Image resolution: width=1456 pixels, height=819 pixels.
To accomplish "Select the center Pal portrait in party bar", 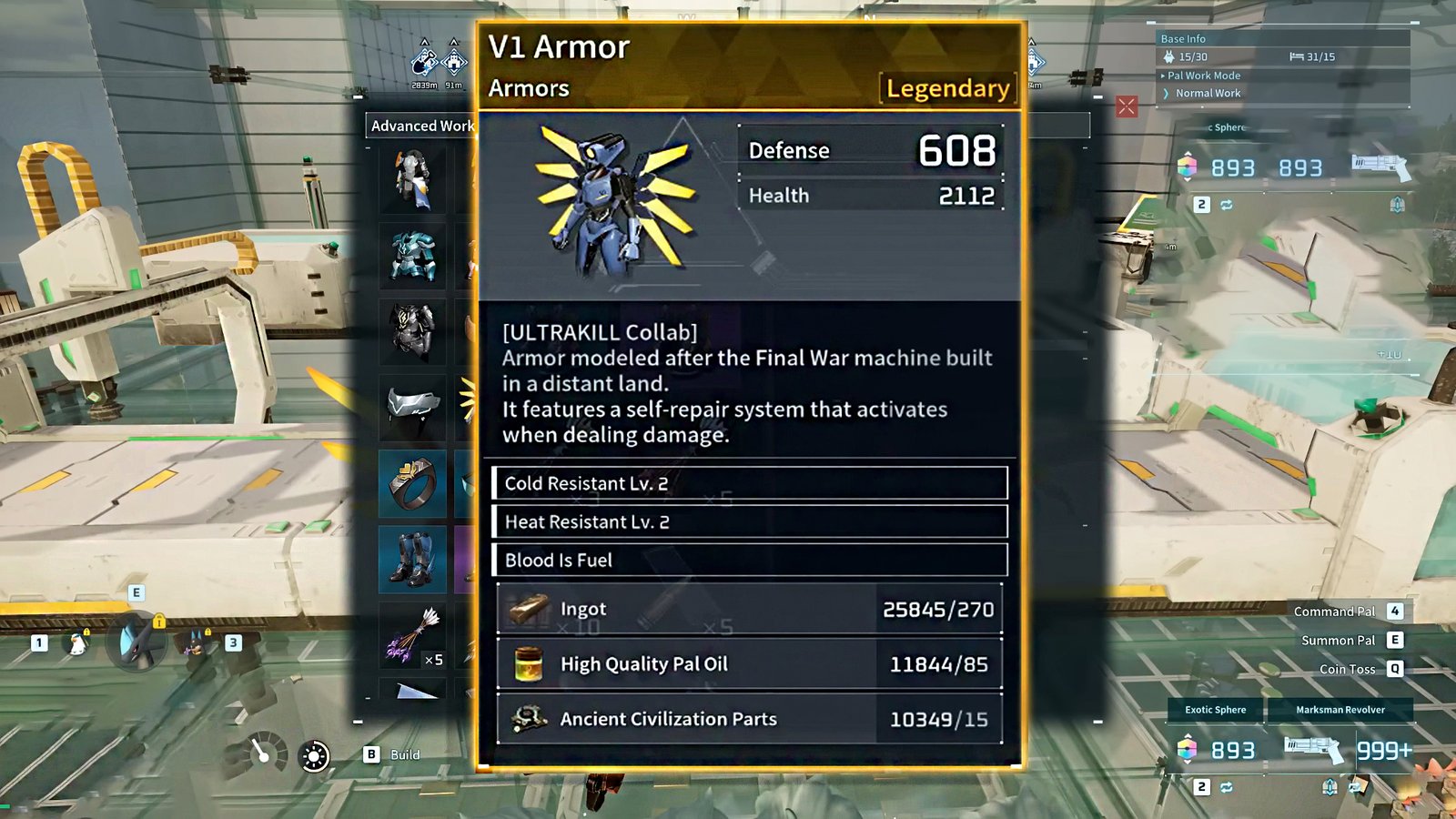I will coord(136,640).
